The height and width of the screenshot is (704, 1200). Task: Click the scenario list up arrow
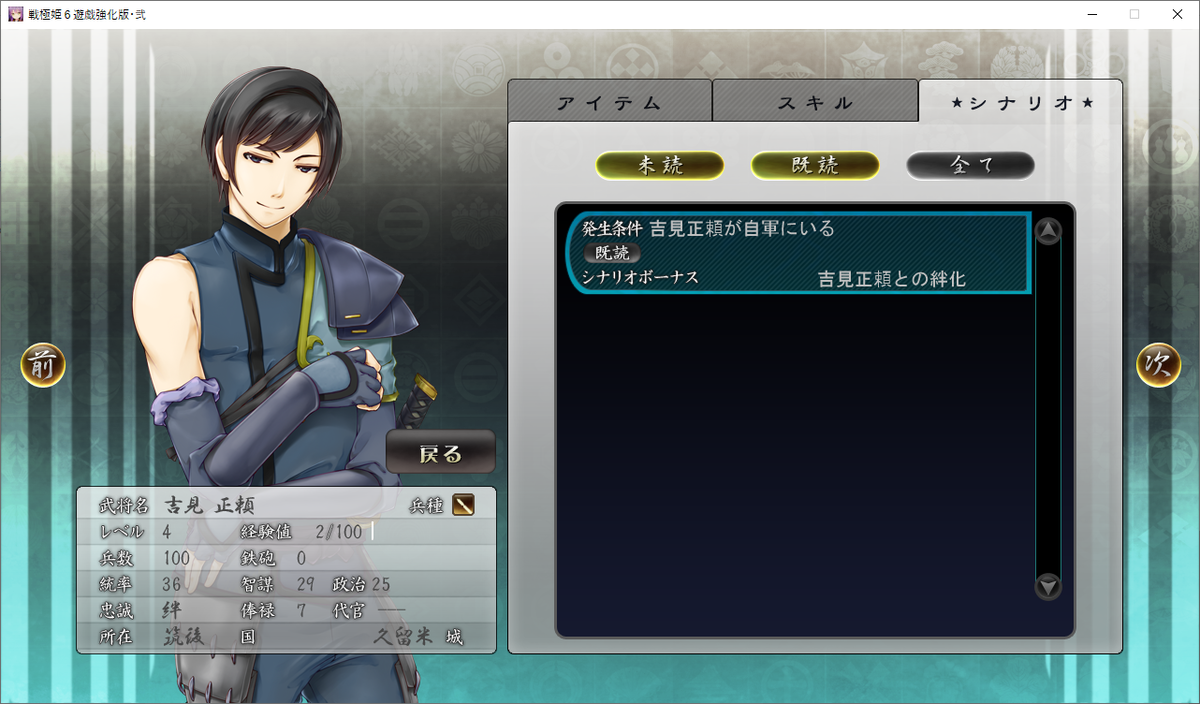coord(1048,232)
